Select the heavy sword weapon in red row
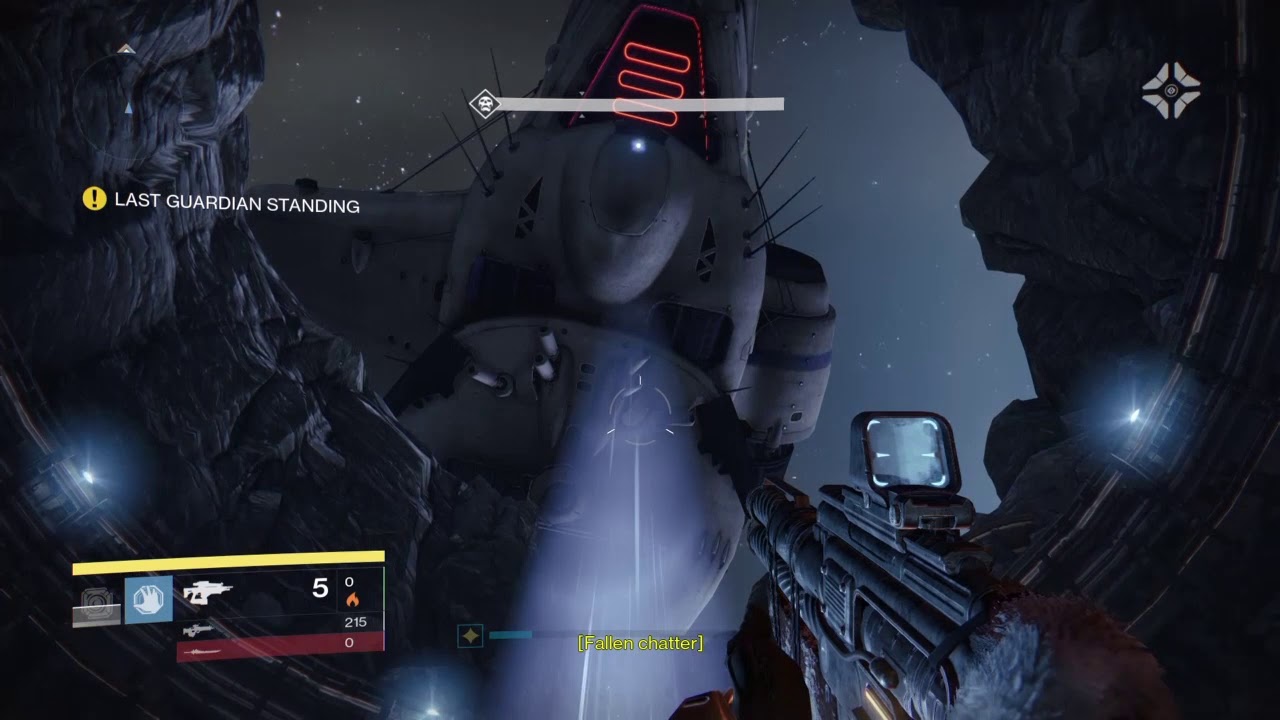The image size is (1280, 720). (198, 650)
